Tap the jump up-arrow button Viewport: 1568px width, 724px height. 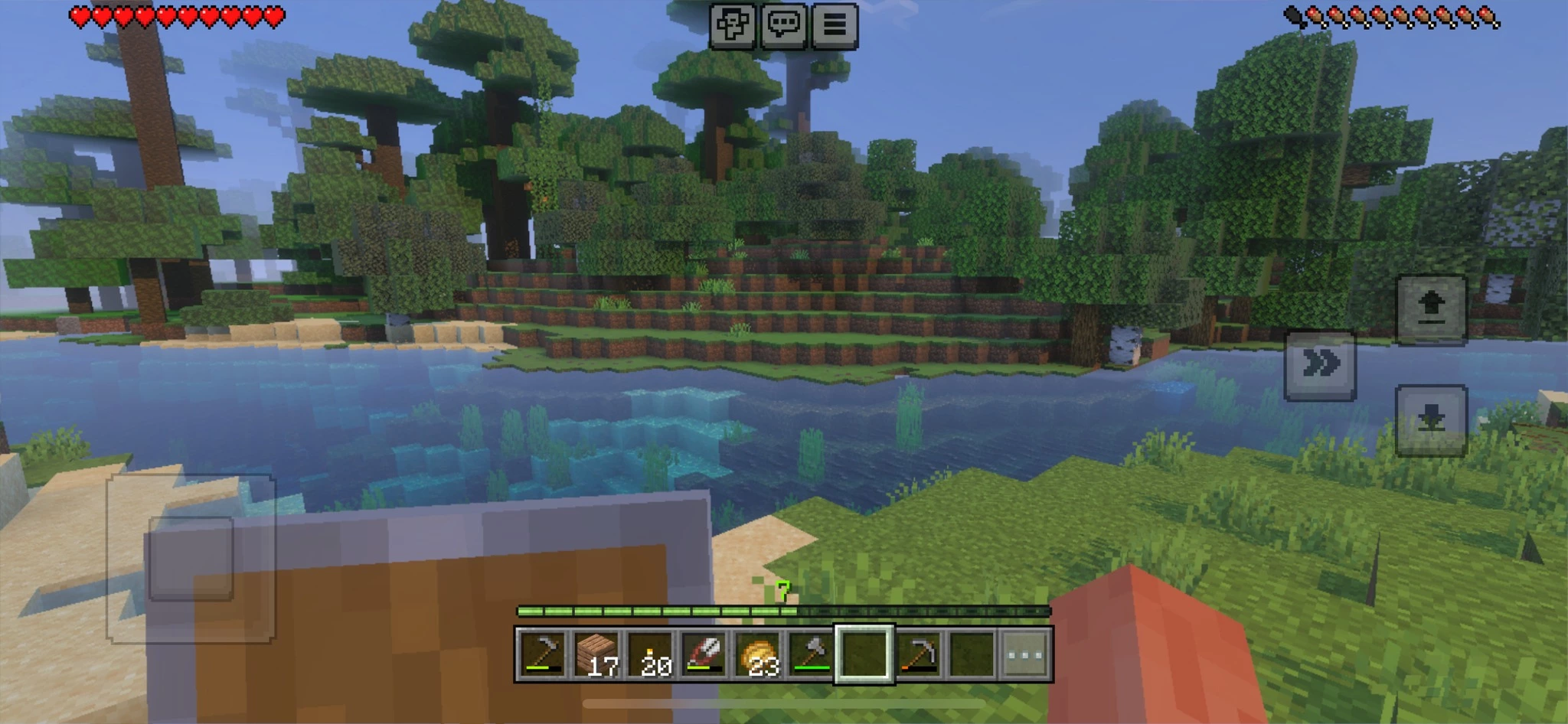[x=1431, y=309]
